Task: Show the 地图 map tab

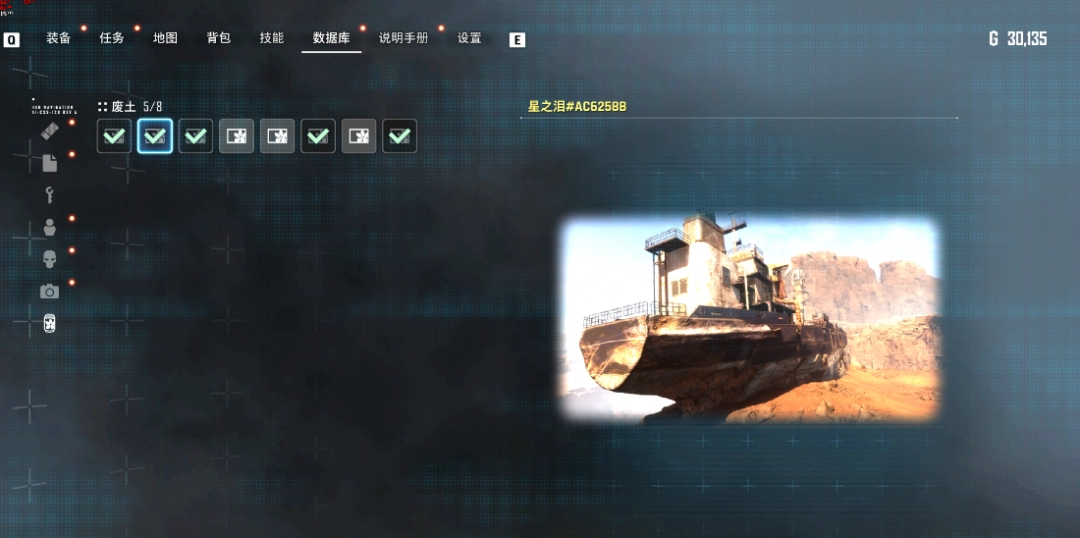Action: point(165,38)
